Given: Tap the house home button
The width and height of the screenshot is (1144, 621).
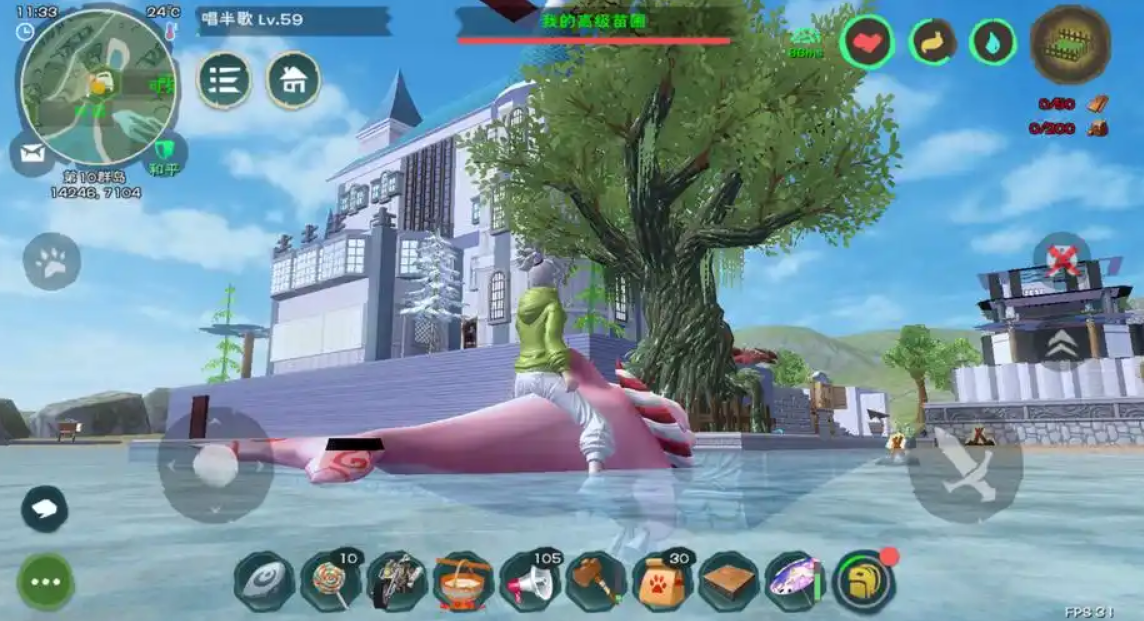Looking at the screenshot, I should (293, 80).
